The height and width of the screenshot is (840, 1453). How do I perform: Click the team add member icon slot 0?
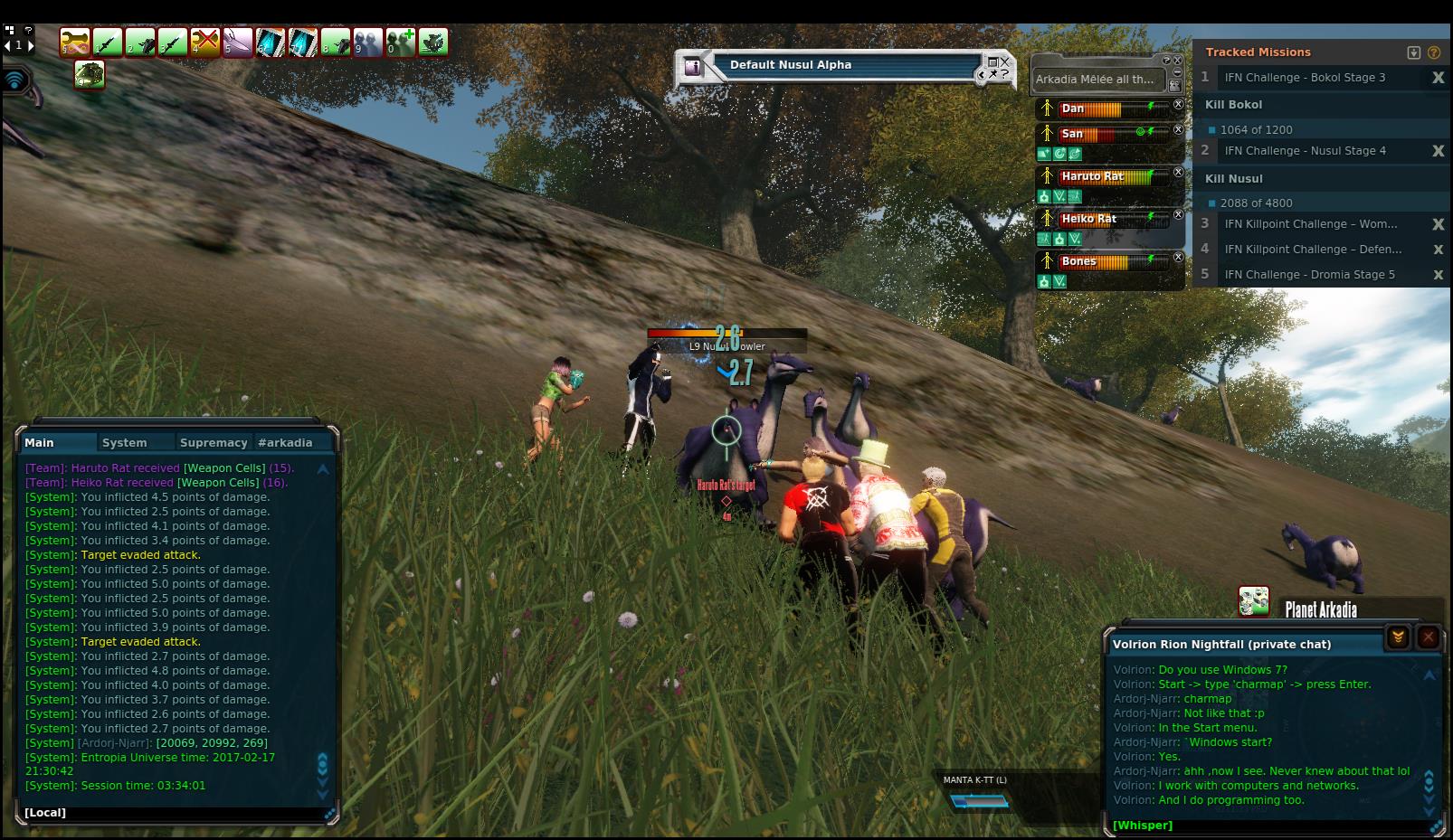click(401, 42)
